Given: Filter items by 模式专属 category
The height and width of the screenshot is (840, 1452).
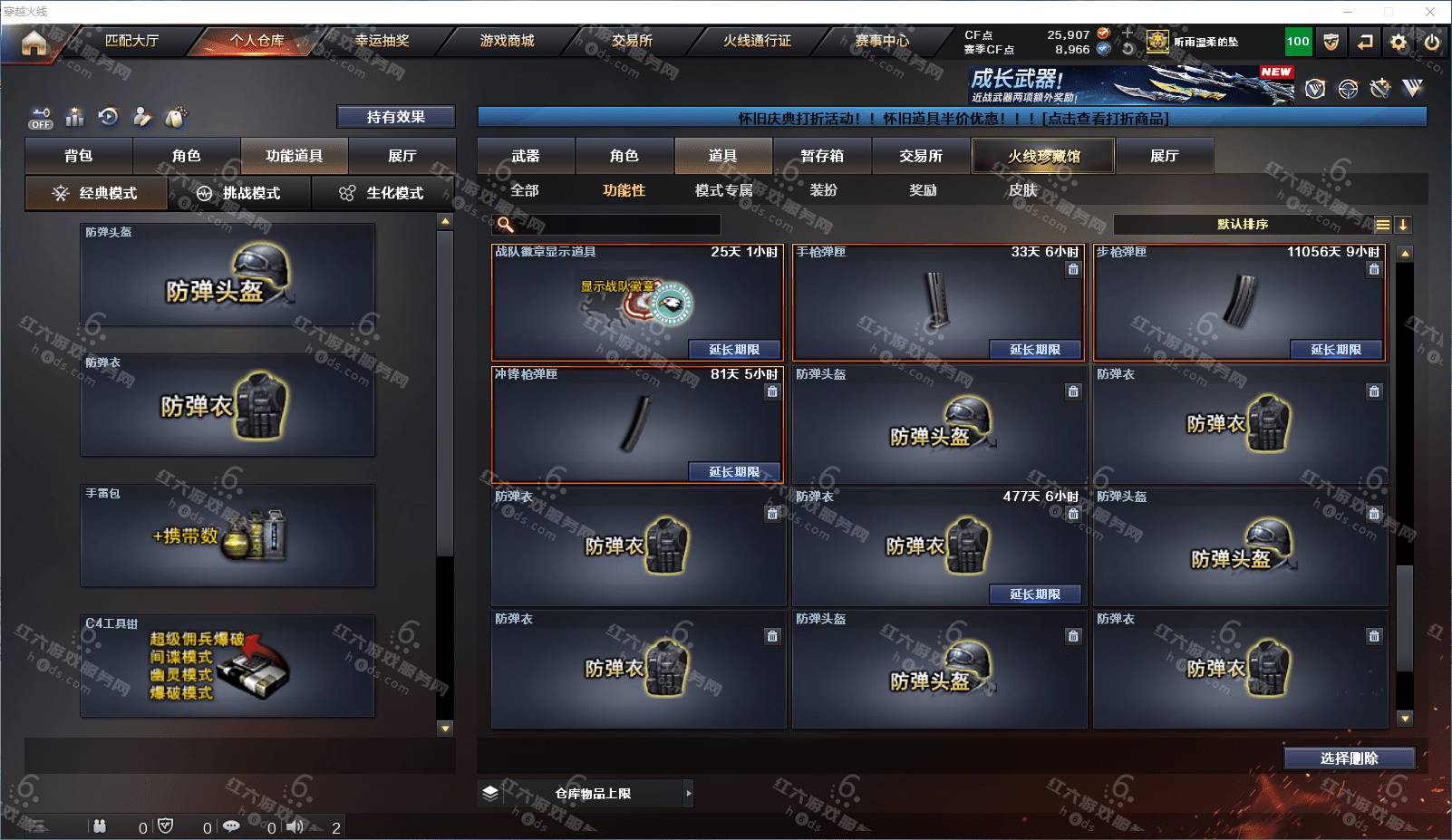Looking at the screenshot, I should (x=723, y=190).
